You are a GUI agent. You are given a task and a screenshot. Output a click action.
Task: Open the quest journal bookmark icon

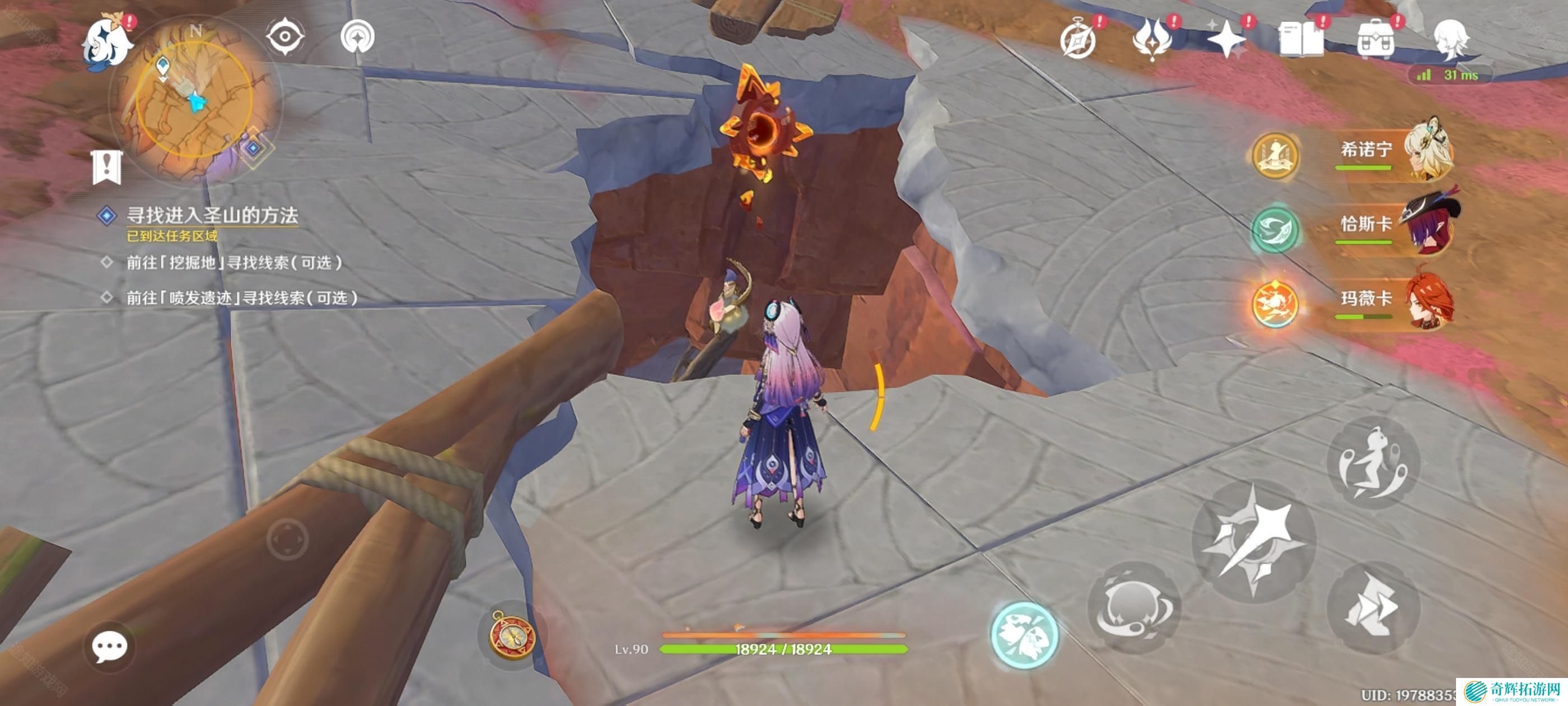[107, 166]
